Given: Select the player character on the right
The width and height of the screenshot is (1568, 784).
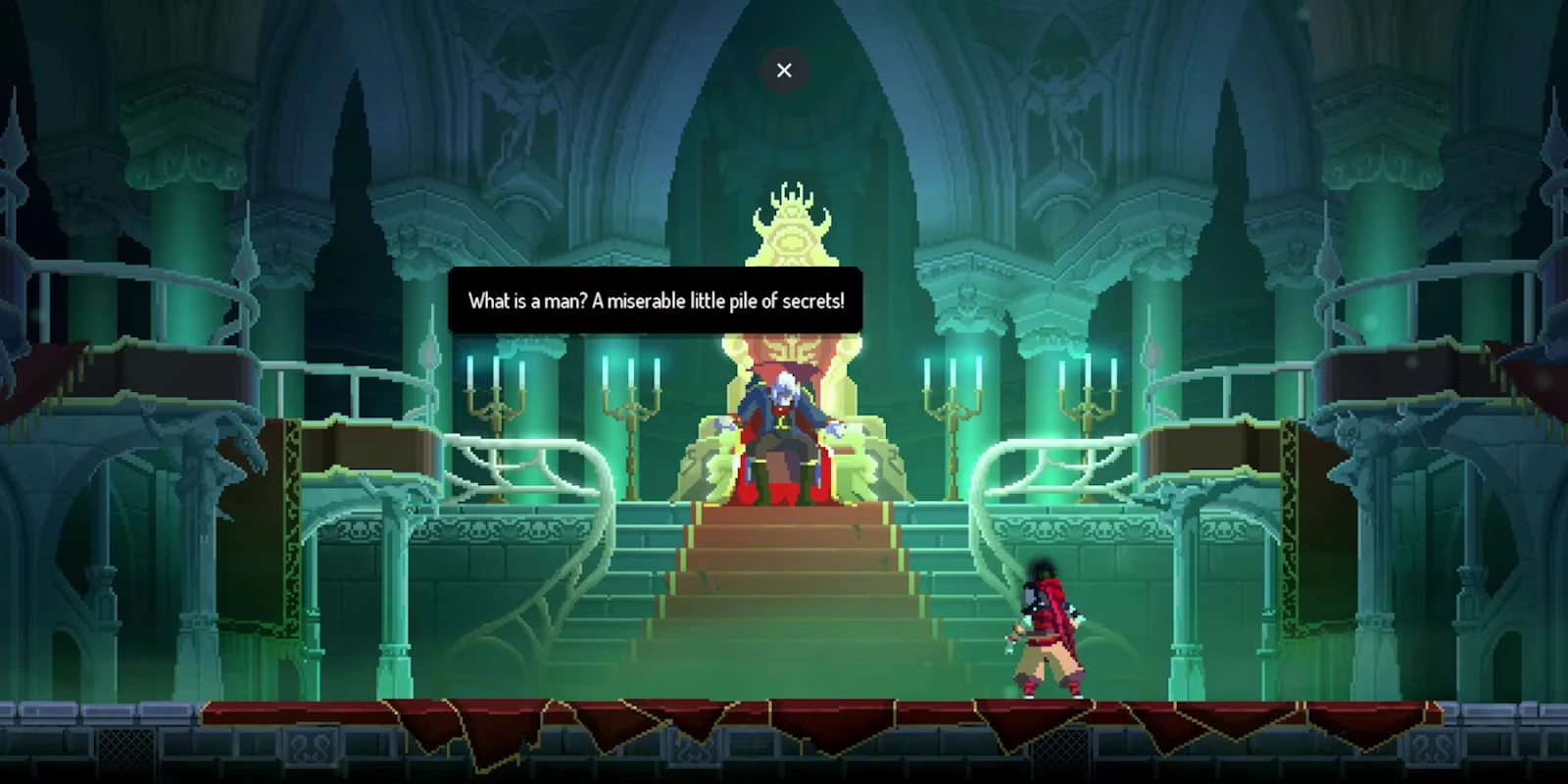Looking at the screenshot, I should coord(1049,627).
